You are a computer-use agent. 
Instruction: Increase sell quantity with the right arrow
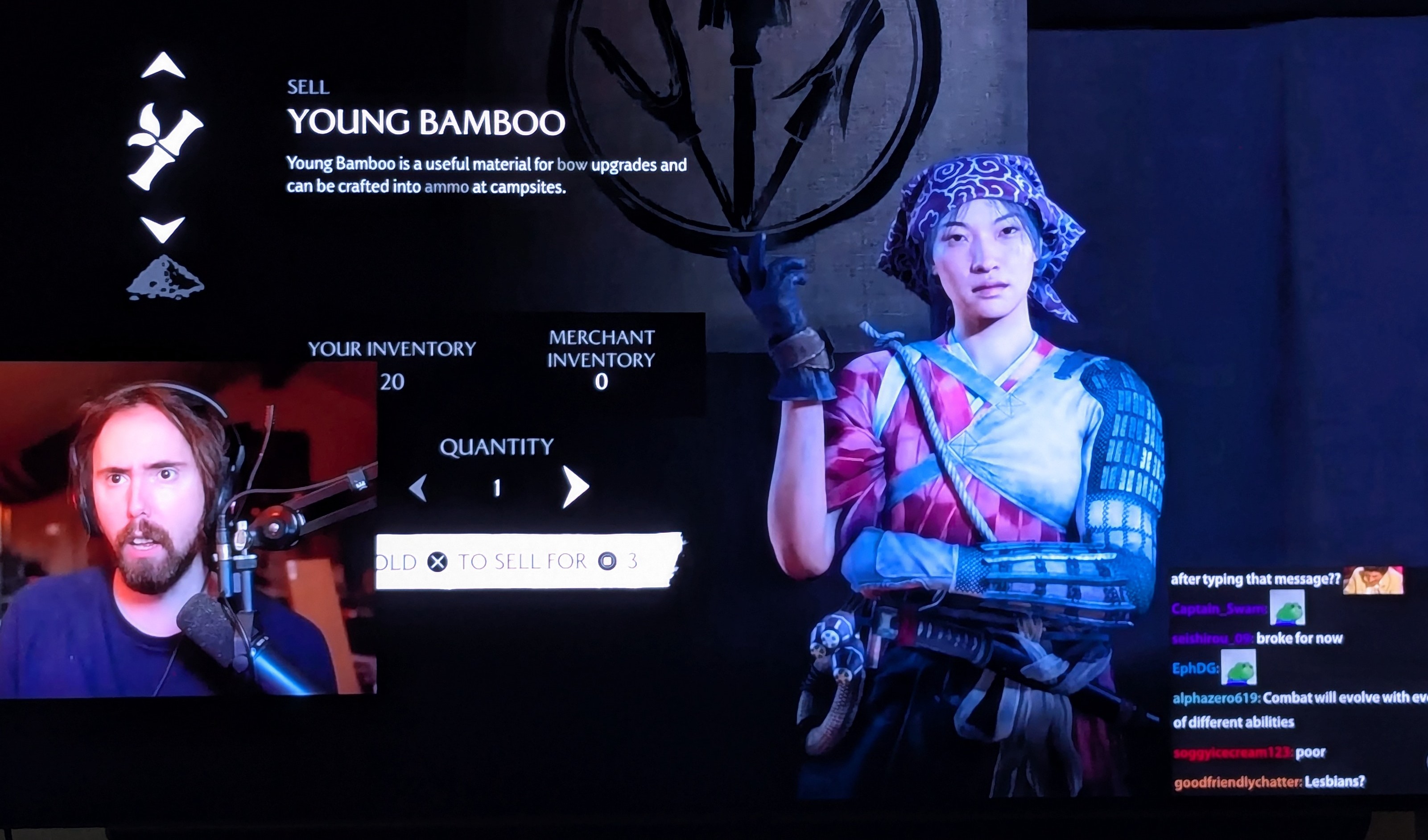coord(575,486)
